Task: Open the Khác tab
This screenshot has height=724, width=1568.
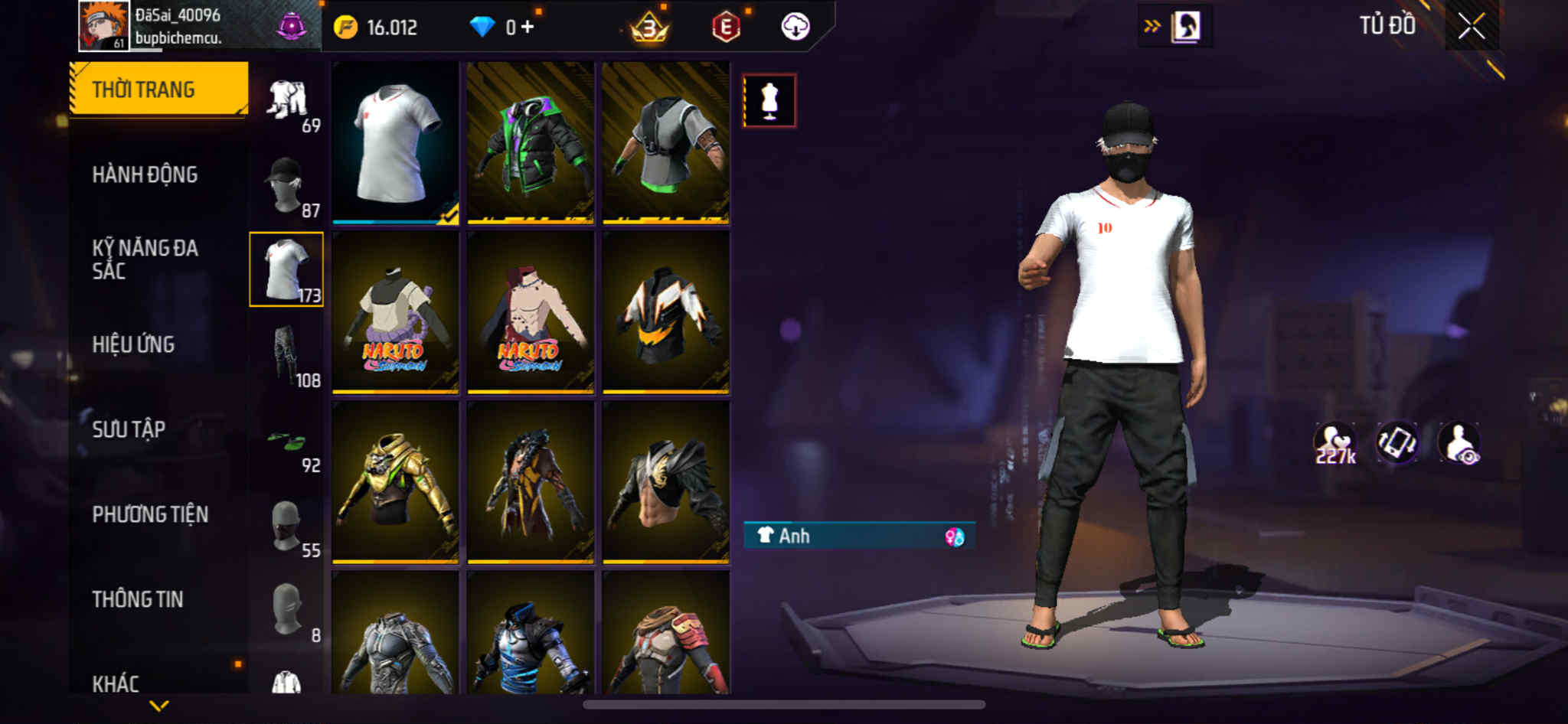Action: [x=116, y=683]
